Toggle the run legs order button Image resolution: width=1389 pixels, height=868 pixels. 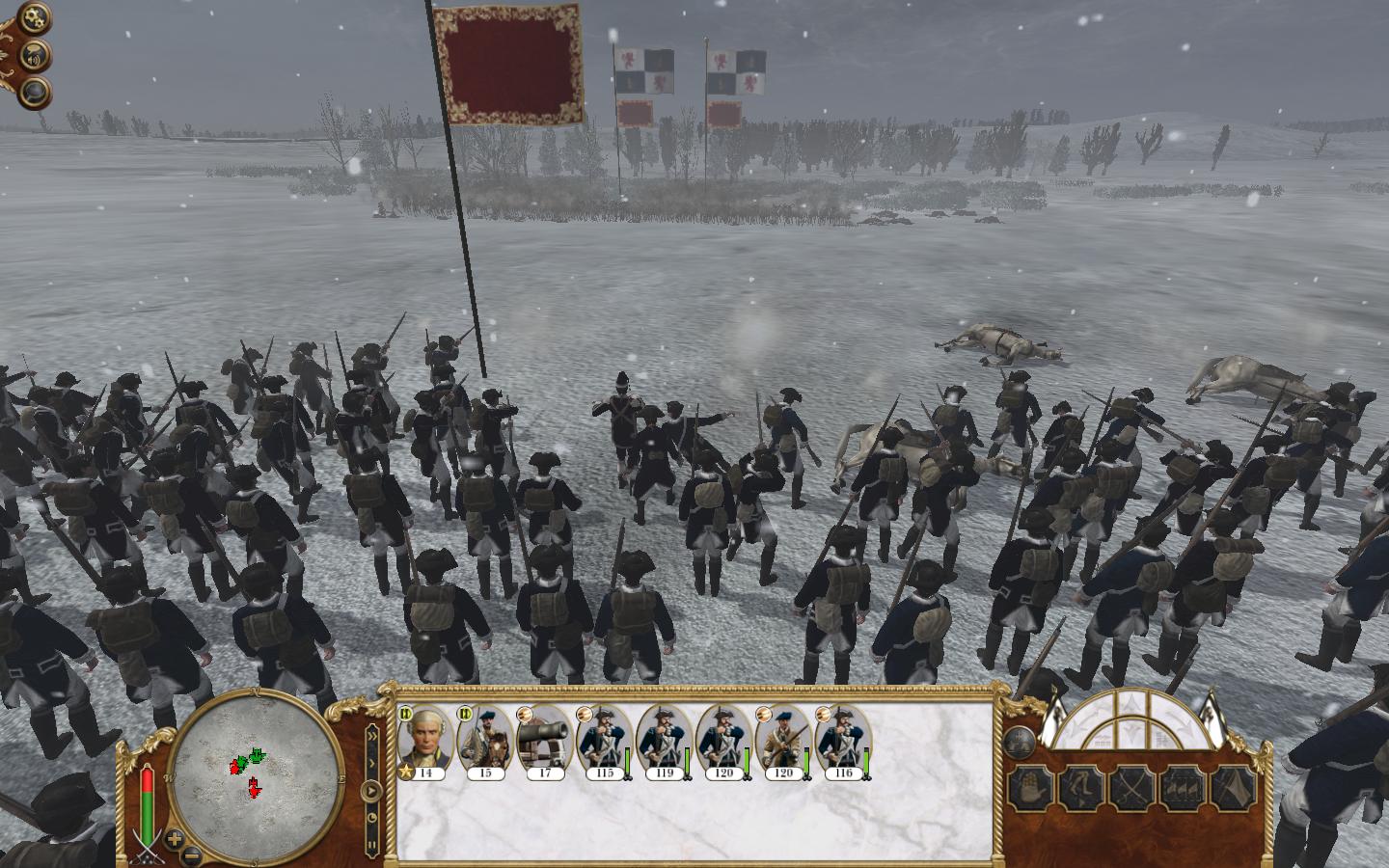point(1080,788)
